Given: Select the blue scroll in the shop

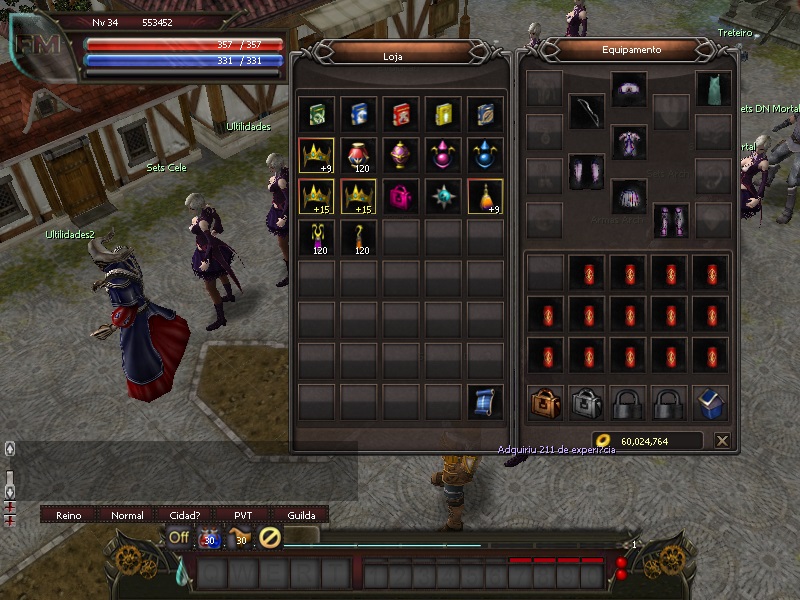Looking at the screenshot, I should click(485, 402).
